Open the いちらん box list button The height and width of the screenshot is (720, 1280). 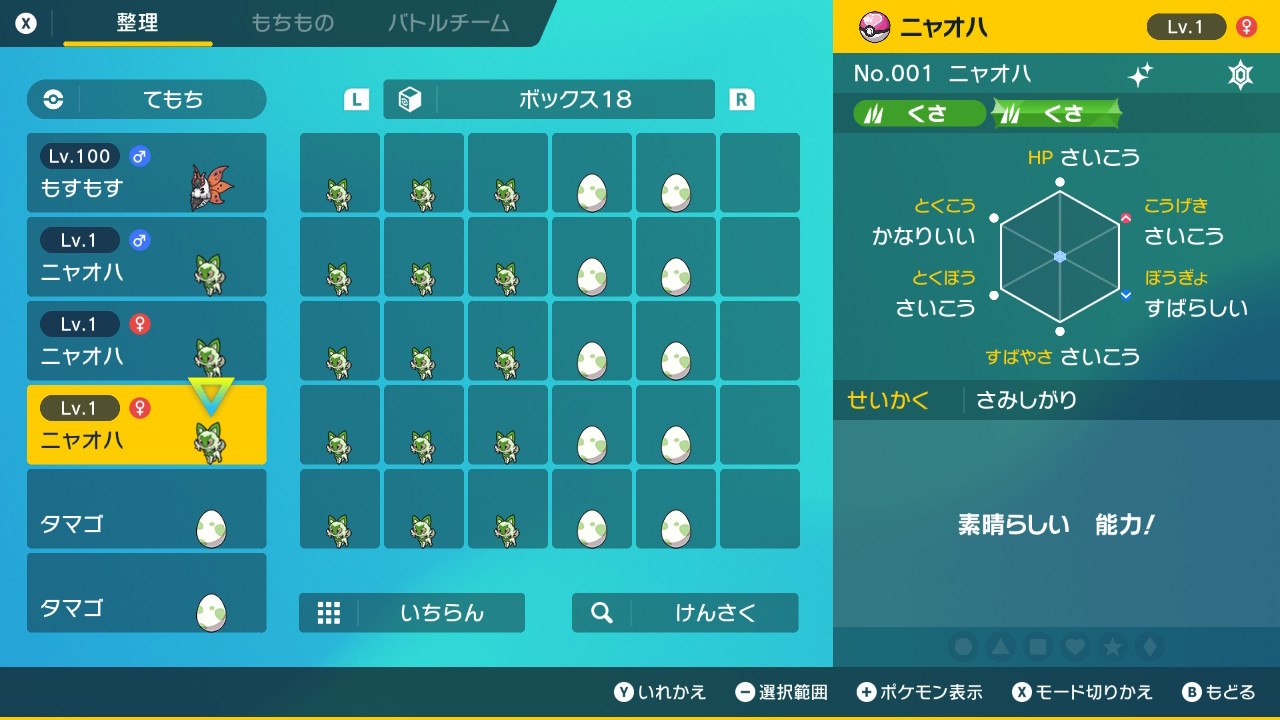(x=412, y=613)
